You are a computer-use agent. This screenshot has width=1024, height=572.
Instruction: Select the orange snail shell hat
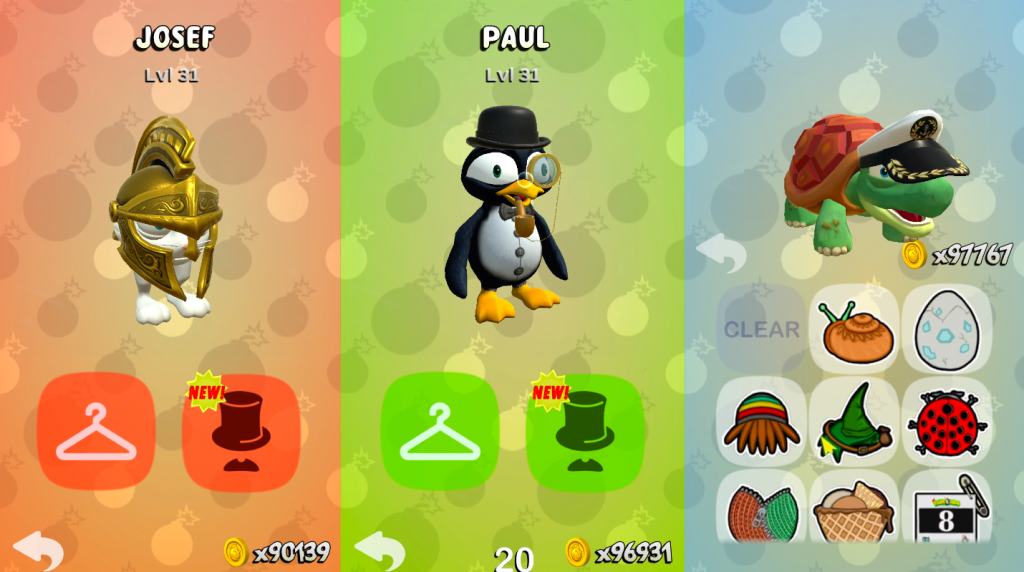tap(853, 329)
